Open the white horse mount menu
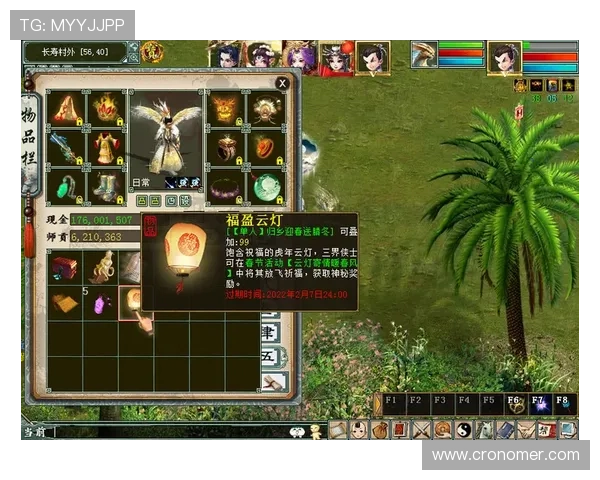The image size is (600, 480). pyautogui.click(x=485, y=430)
